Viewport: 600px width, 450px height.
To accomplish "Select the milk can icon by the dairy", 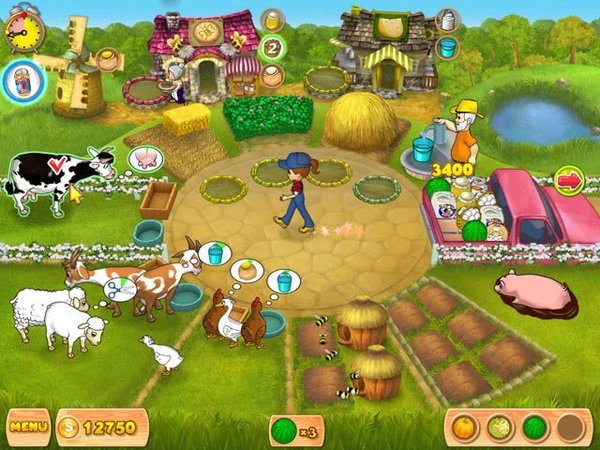I will pyautogui.click(x=449, y=20).
